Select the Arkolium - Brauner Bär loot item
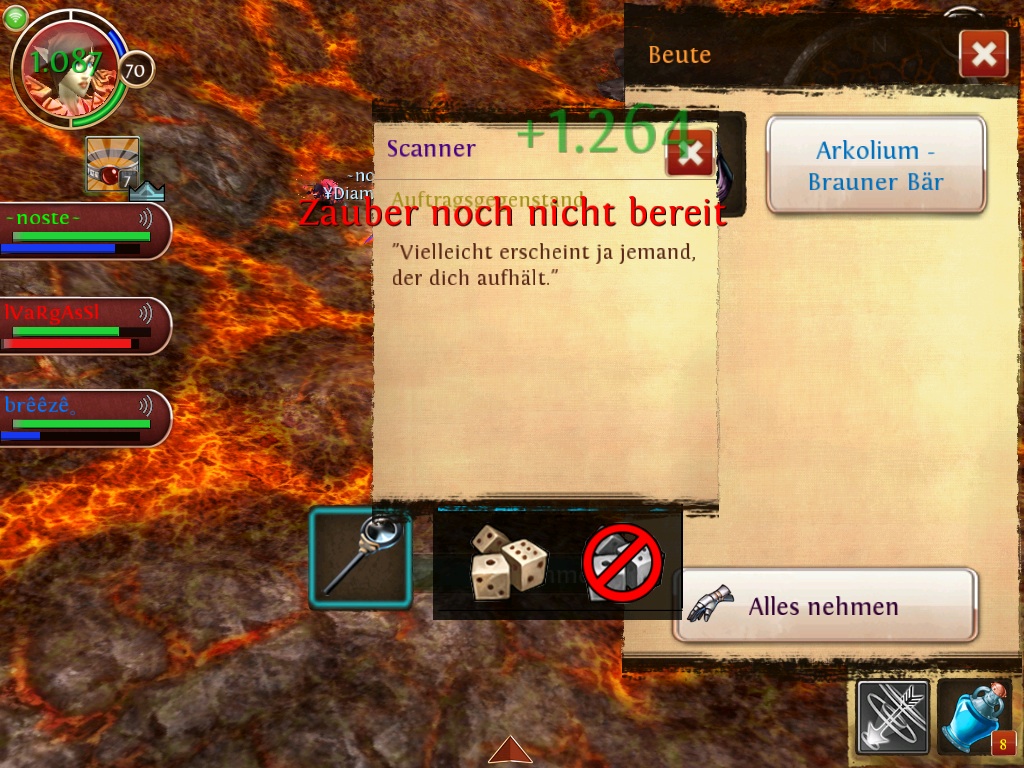This screenshot has height=768, width=1024. [876, 165]
